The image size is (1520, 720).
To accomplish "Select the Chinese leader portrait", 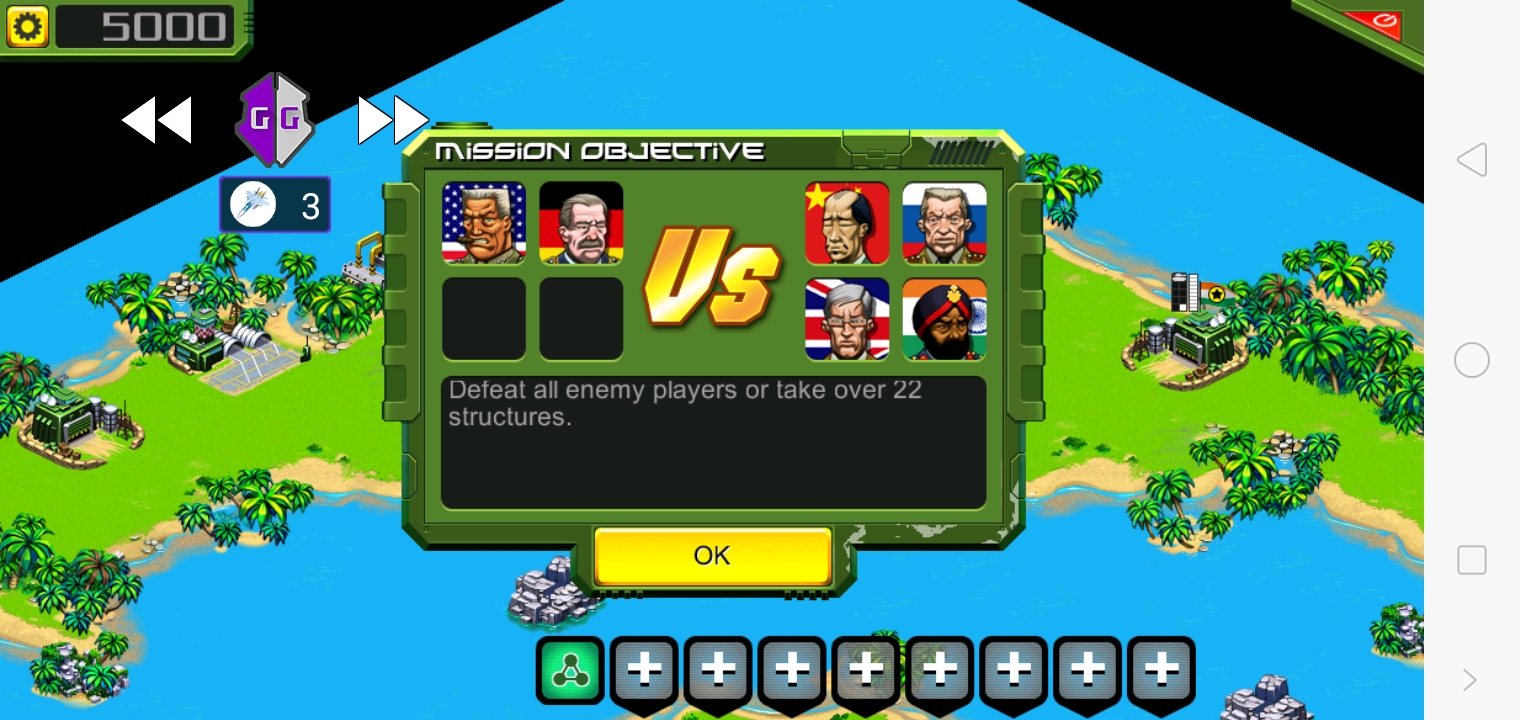I will (847, 223).
